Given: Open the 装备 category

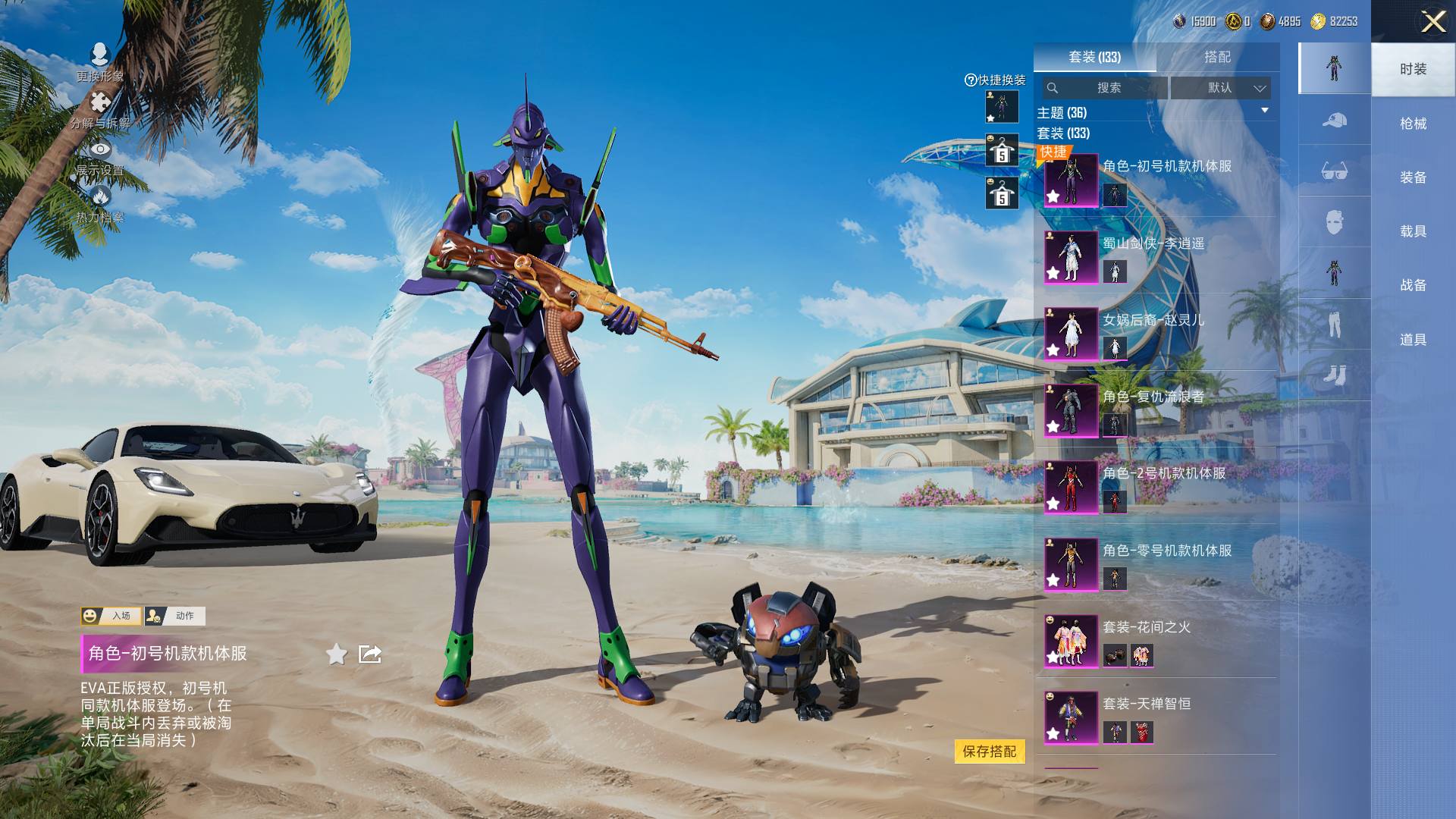Looking at the screenshot, I should tap(1413, 177).
